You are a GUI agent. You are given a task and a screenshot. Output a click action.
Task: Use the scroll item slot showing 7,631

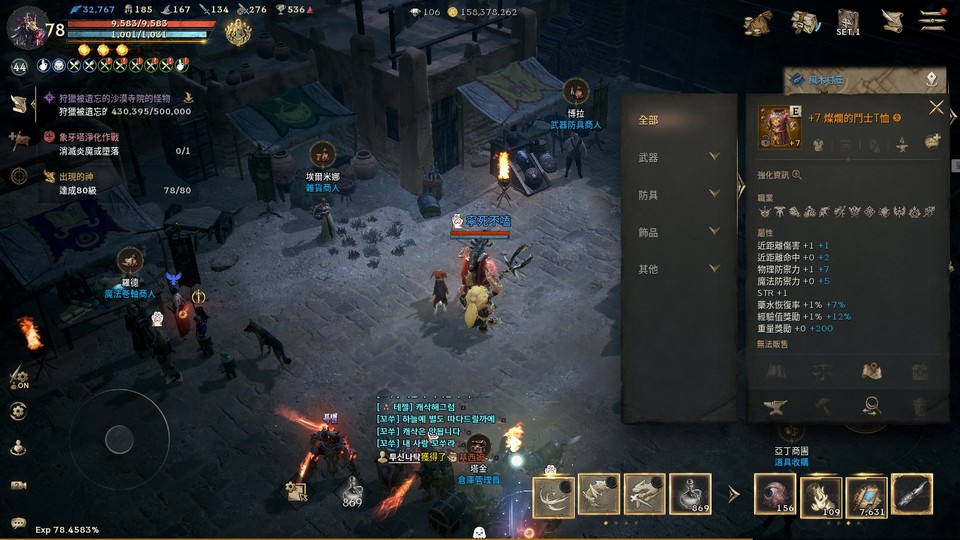[x=866, y=495]
